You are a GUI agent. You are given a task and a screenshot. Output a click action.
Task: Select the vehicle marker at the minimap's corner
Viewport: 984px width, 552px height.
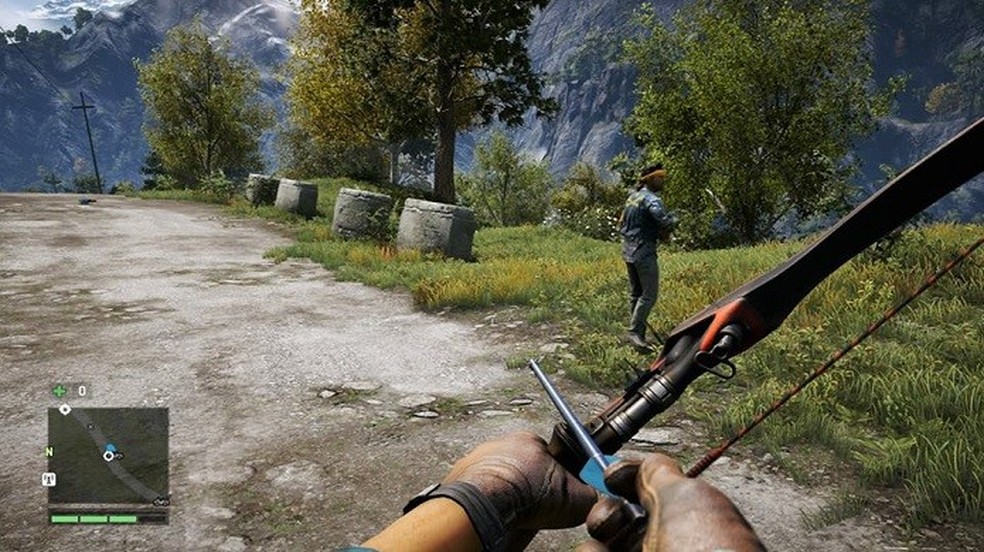click(x=160, y=499)
